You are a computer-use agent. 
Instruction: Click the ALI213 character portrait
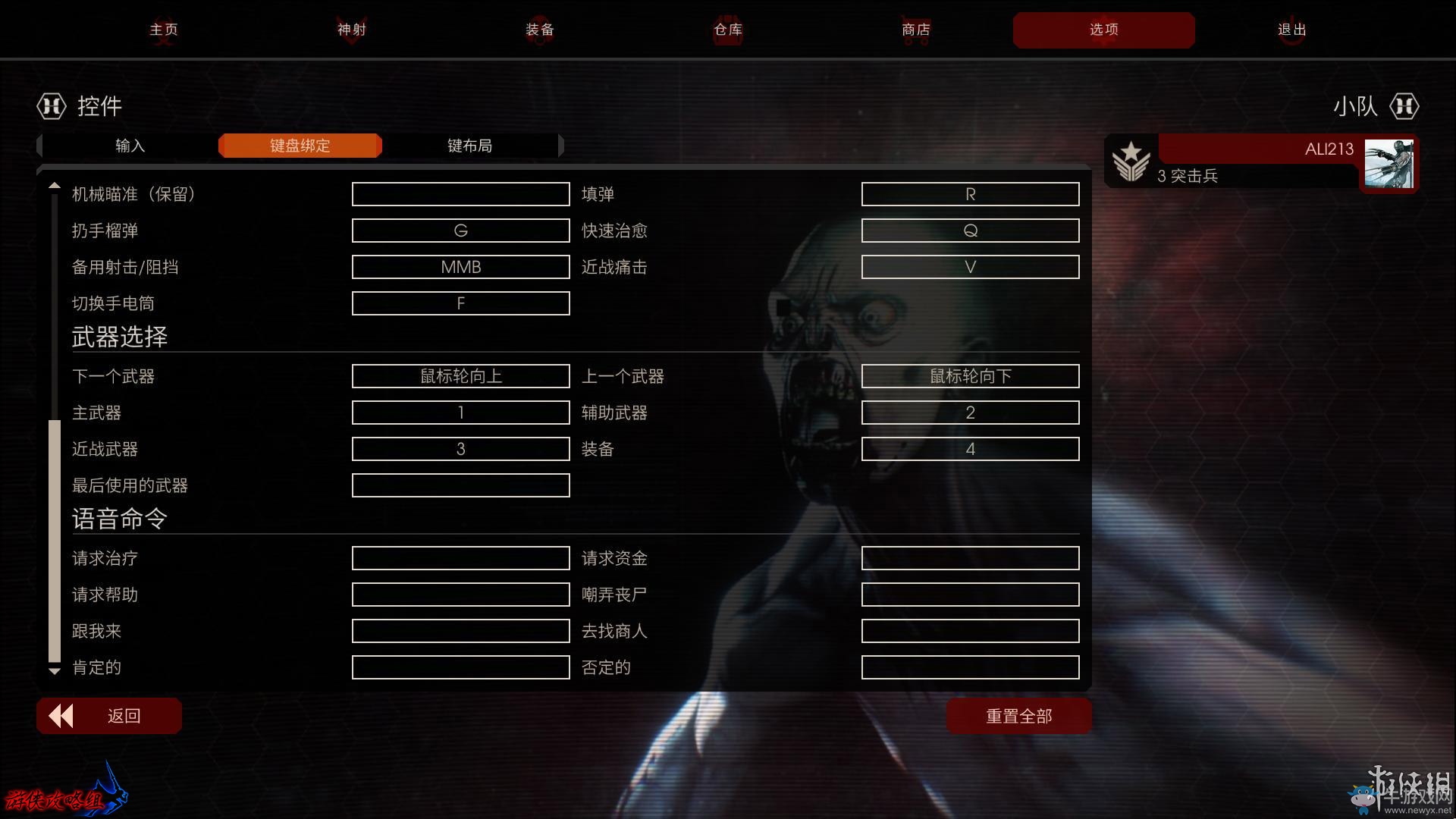[1389, 163]
